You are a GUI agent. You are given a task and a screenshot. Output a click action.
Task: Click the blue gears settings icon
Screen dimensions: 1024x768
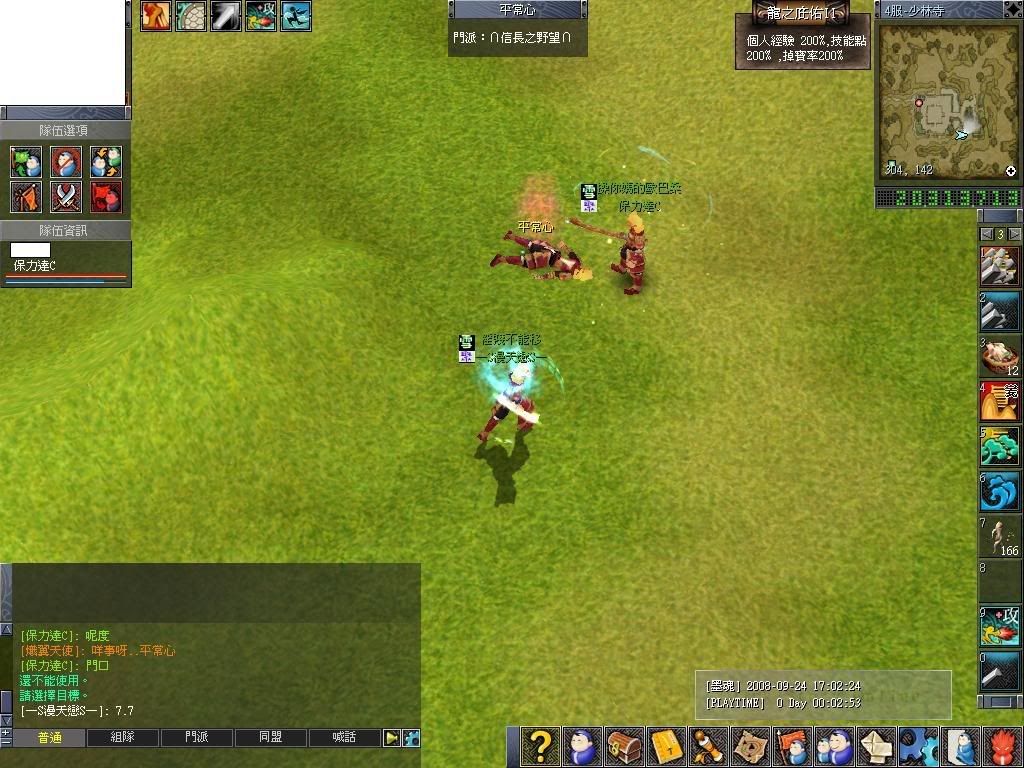(x=918, y=746)
